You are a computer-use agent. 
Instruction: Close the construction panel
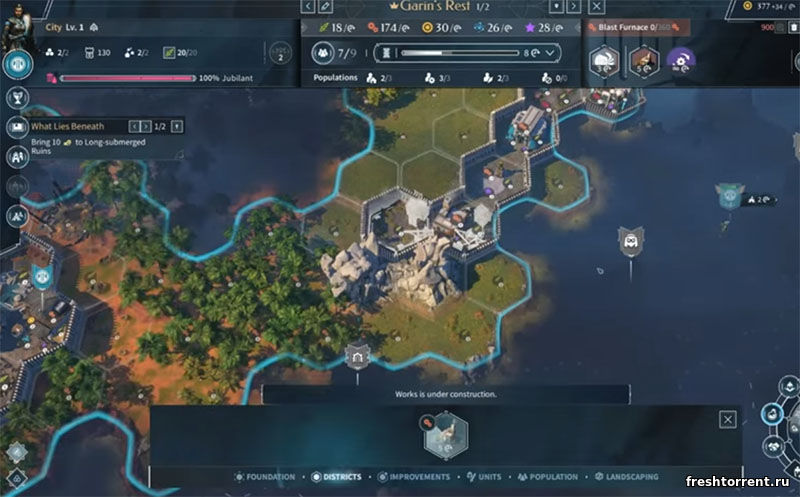(x=728, y=420)
